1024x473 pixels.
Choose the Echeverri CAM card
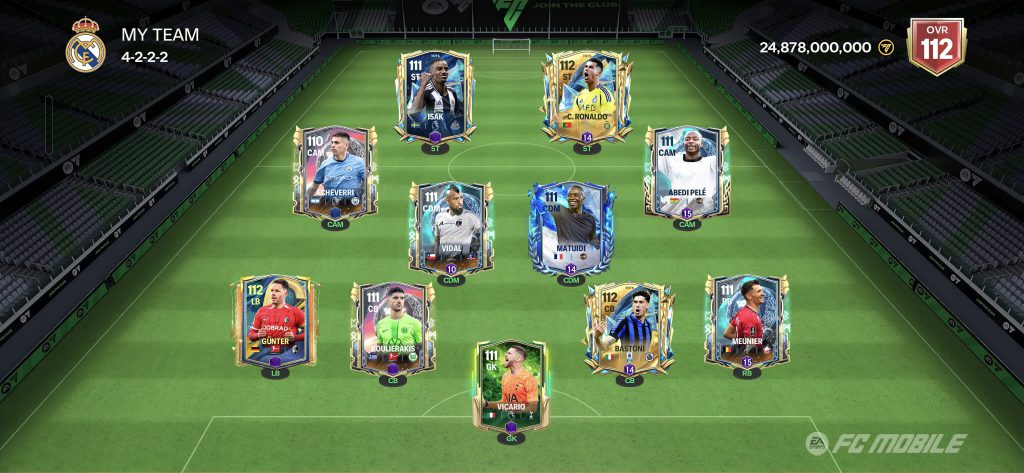coord(334,171)
